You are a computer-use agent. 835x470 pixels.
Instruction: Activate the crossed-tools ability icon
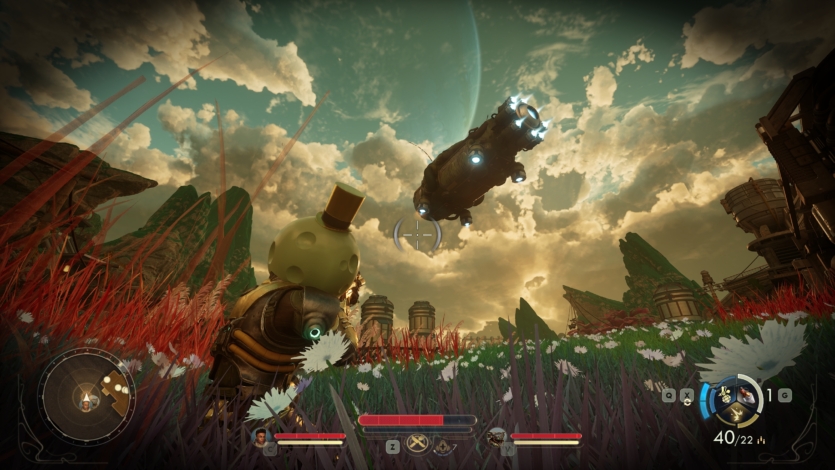pyautogui.click(x=419, y=444)
